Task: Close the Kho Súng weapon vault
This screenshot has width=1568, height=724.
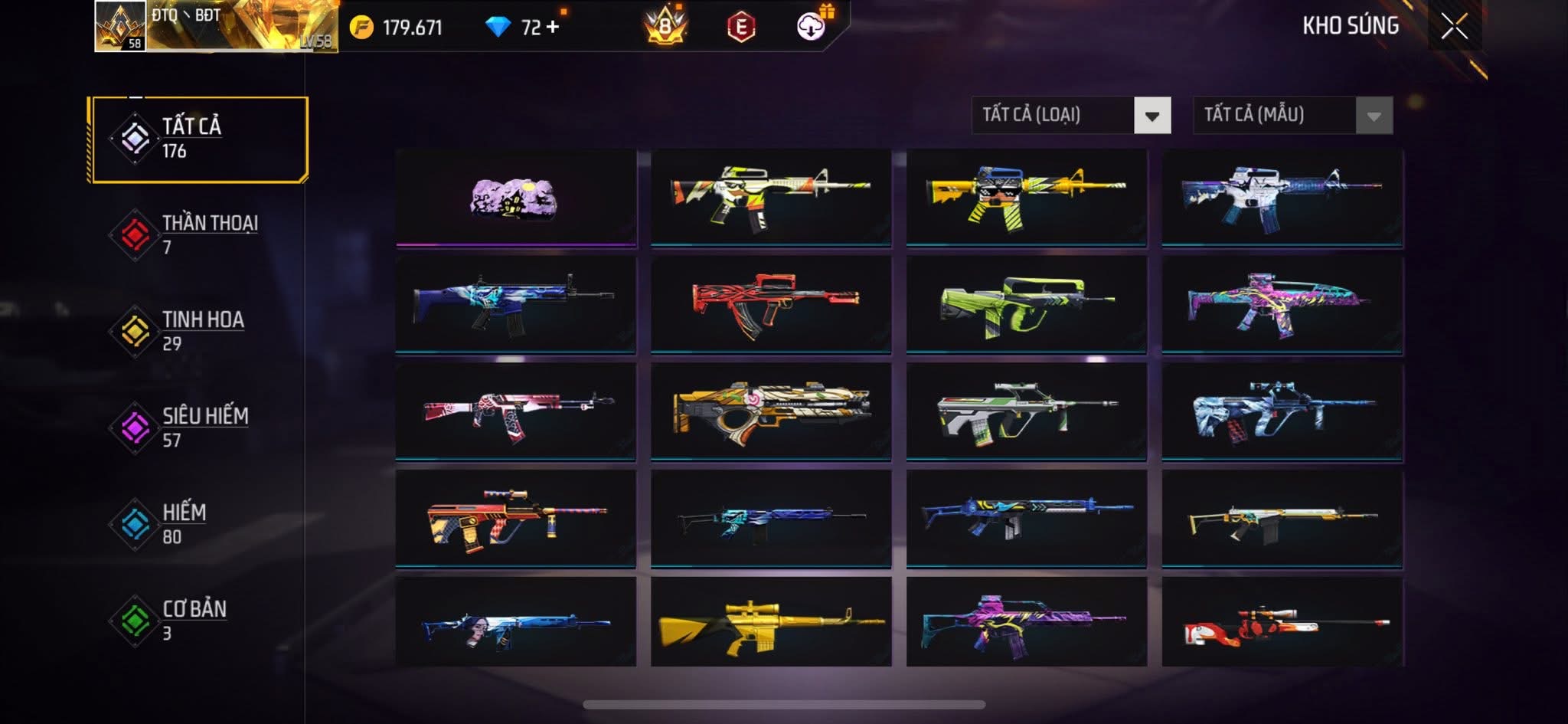Action: coord(1454,27)
